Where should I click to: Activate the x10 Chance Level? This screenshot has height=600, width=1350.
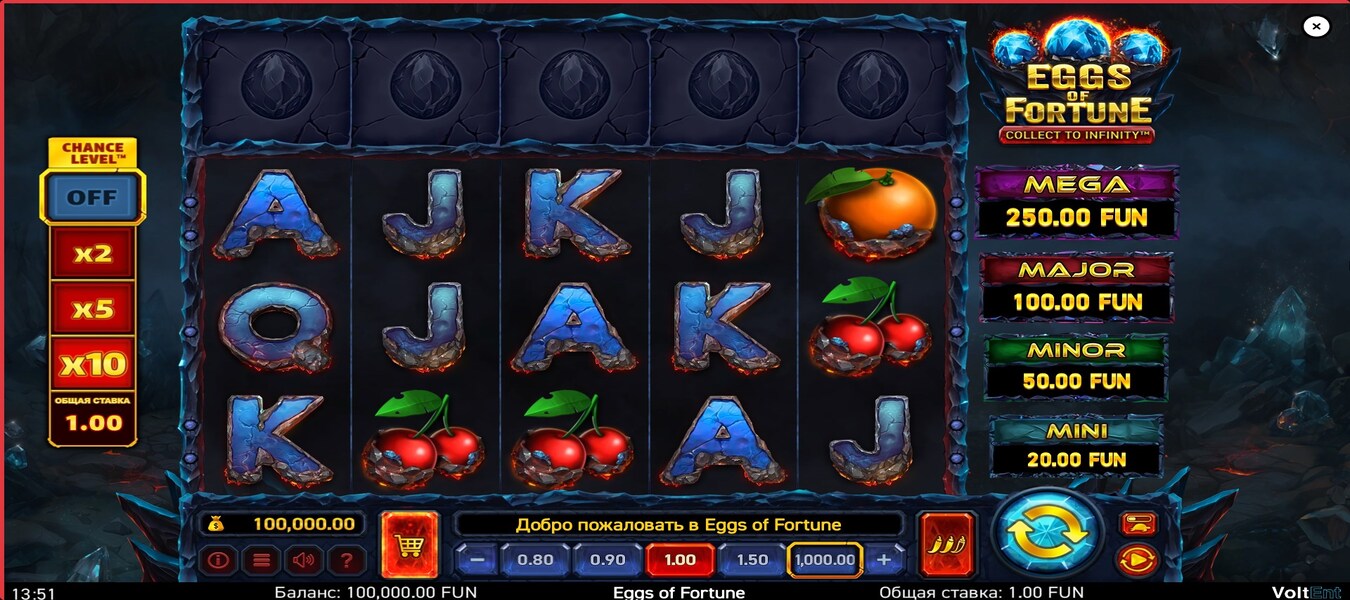[93, 364]
